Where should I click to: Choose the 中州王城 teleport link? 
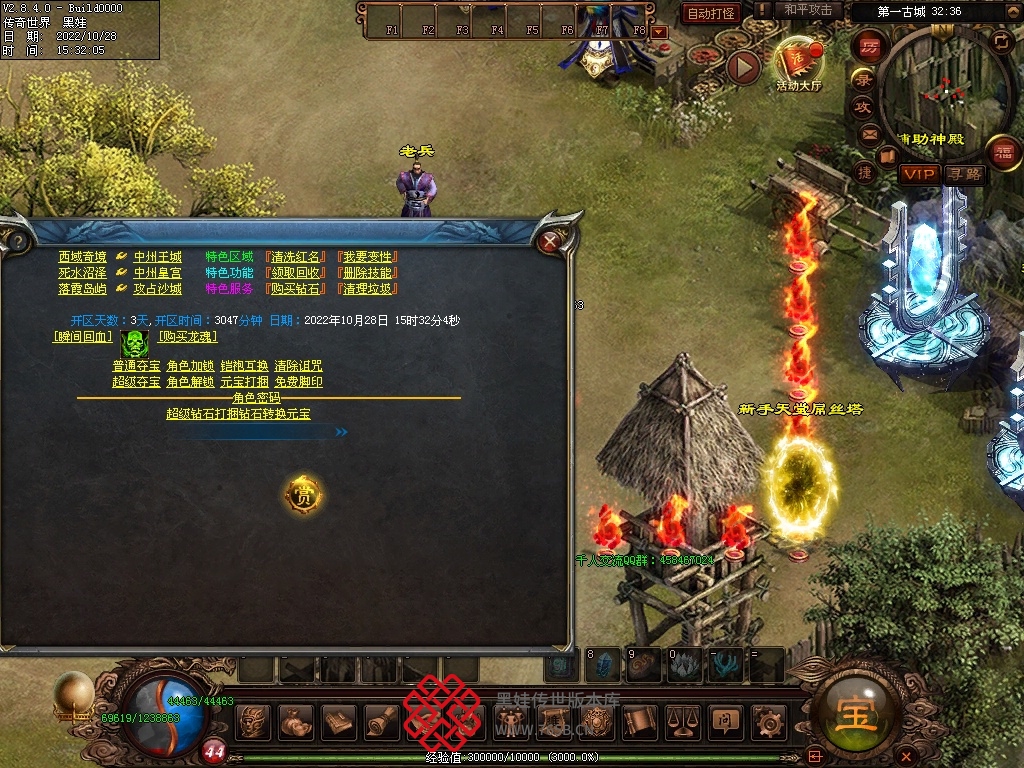pos(158,257)
